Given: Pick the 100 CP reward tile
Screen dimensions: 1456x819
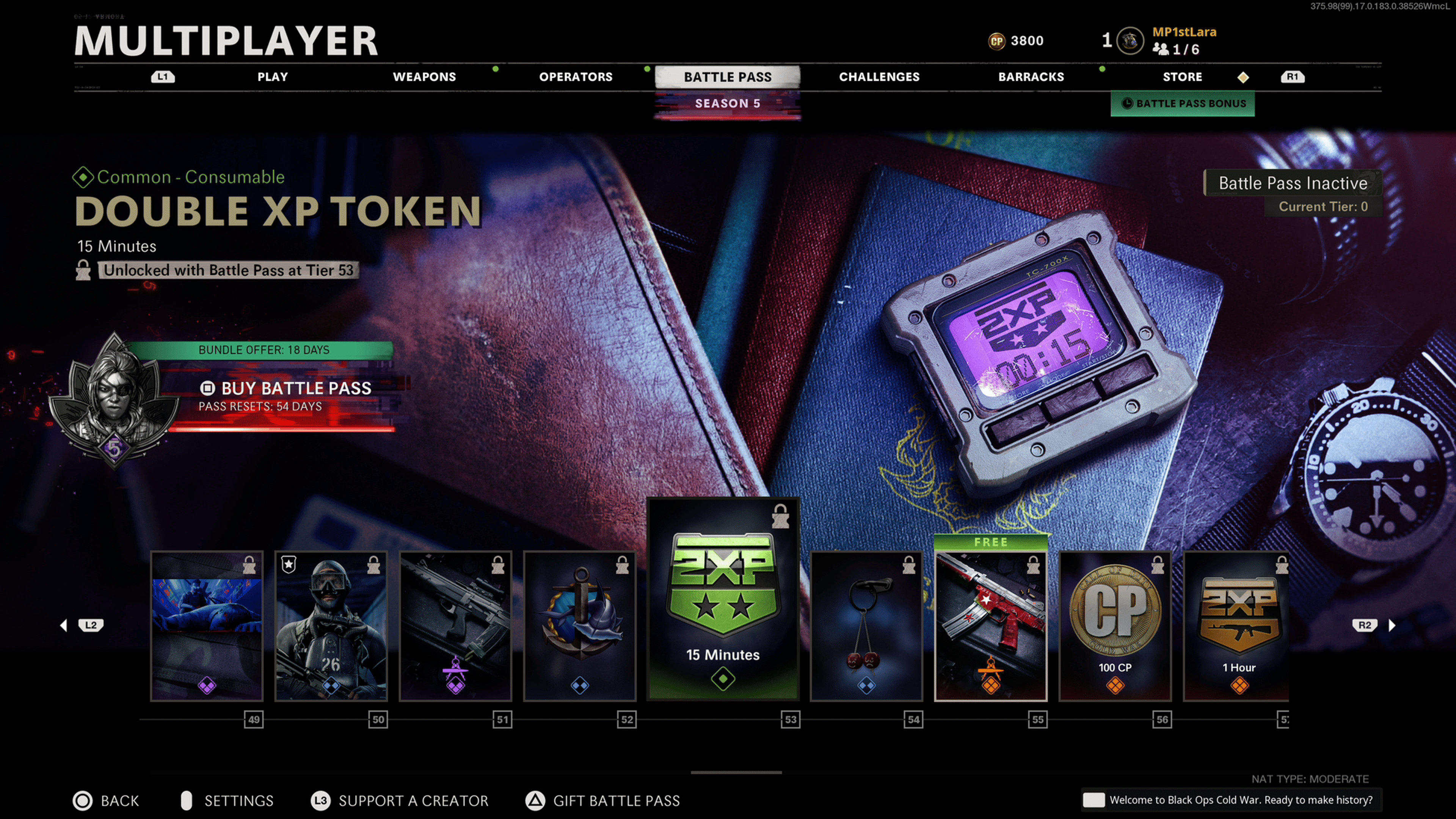Looking at the screenshot, I should (x=1115, y=626).
